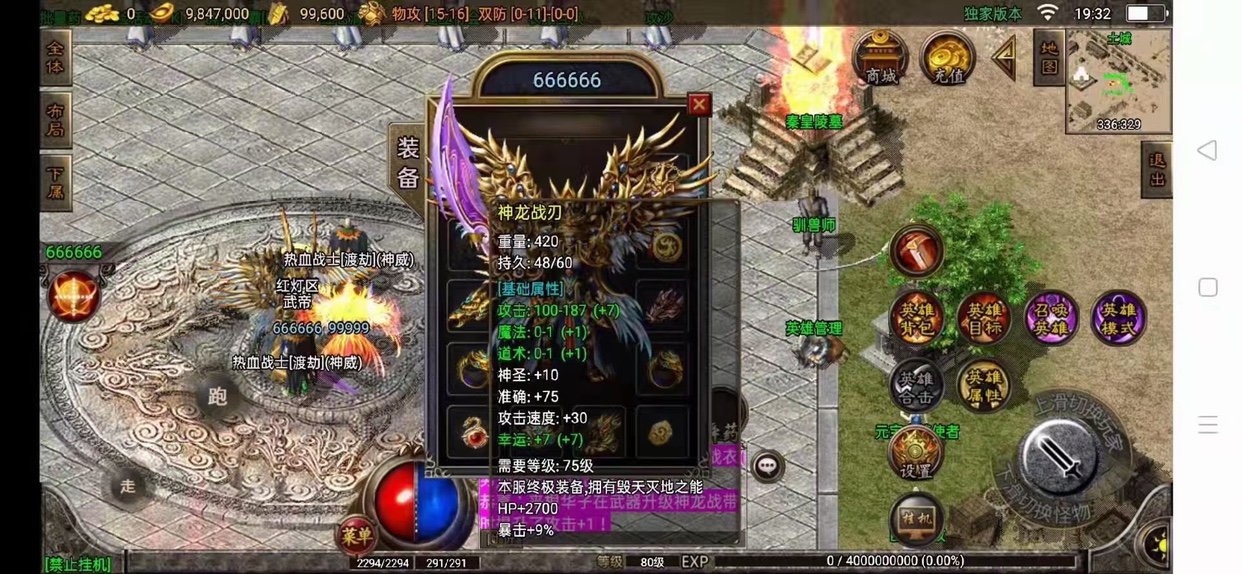
Task: Open 英雄背包 hero bag
Action: pyautogui.click(x=915, y=318)
